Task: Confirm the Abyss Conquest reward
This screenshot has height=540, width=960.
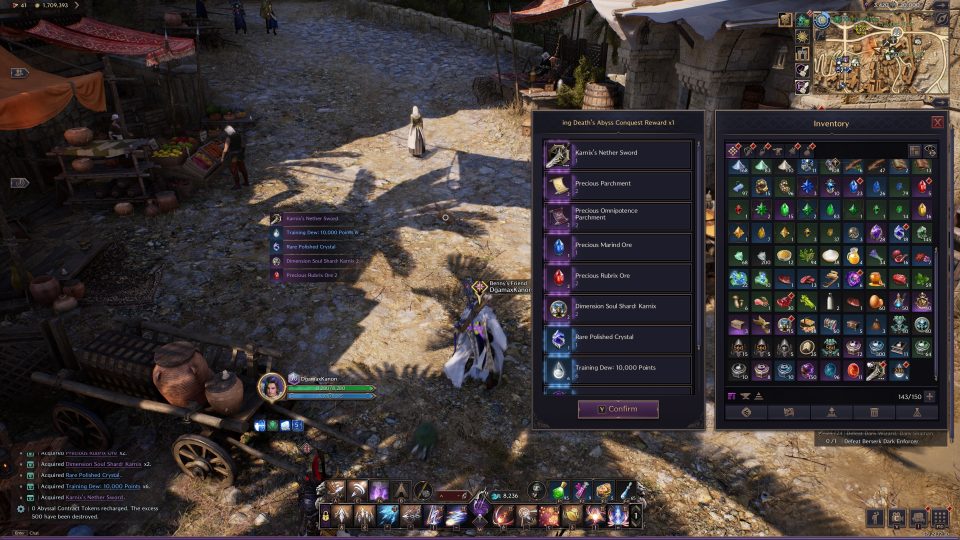Action: (x=618, y=409)
